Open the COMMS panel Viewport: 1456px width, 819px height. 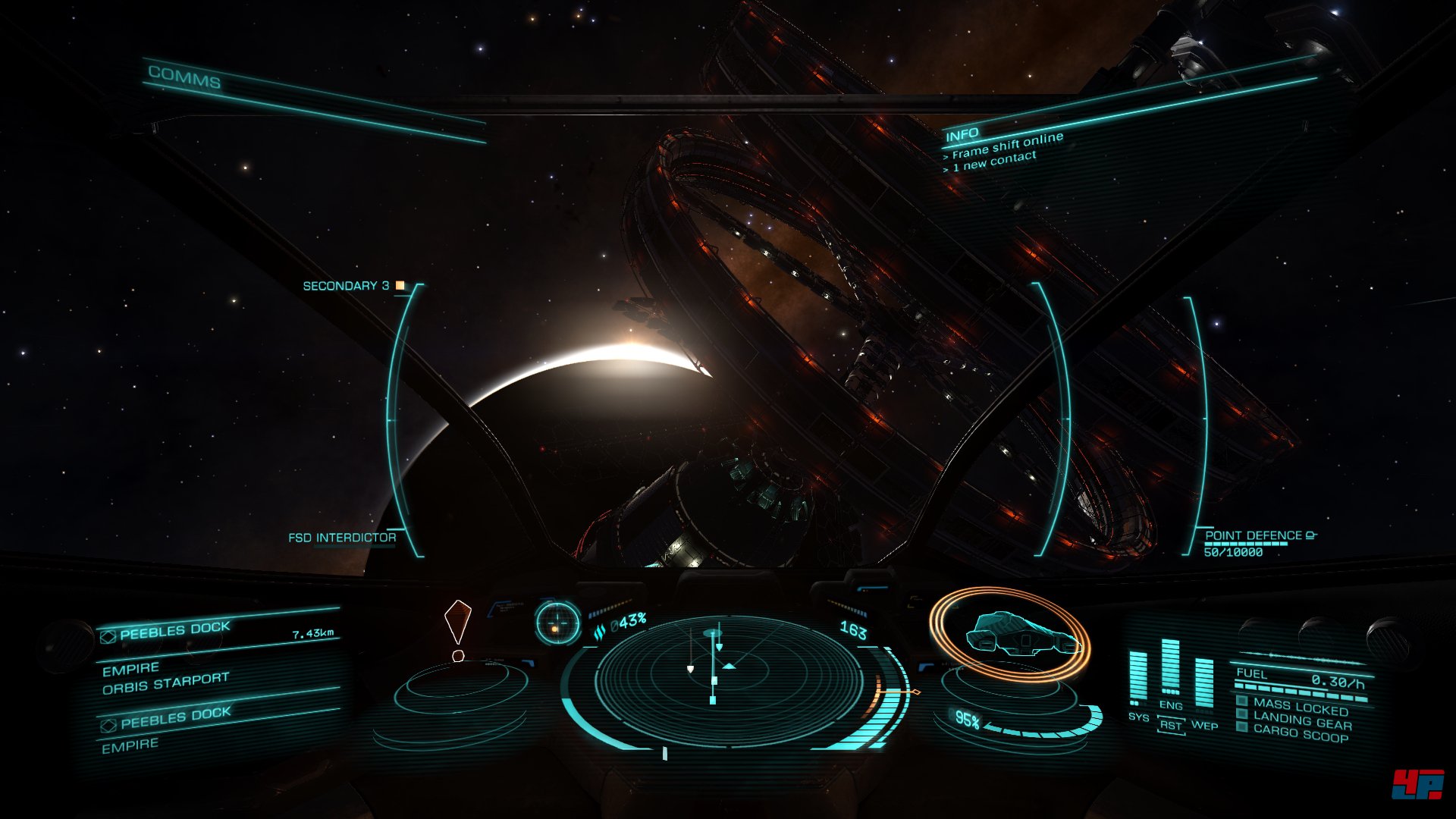(184, 77)
